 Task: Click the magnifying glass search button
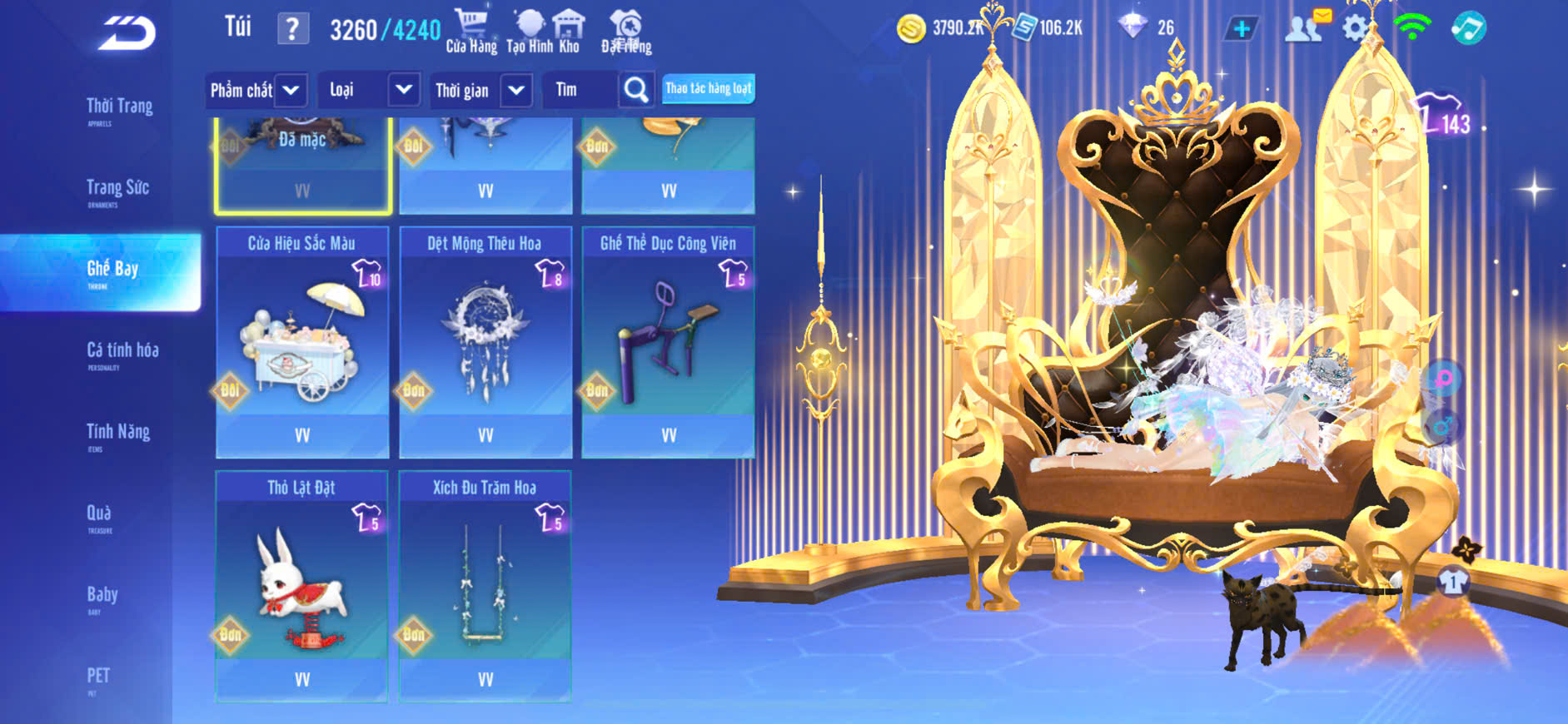[636, 90]
